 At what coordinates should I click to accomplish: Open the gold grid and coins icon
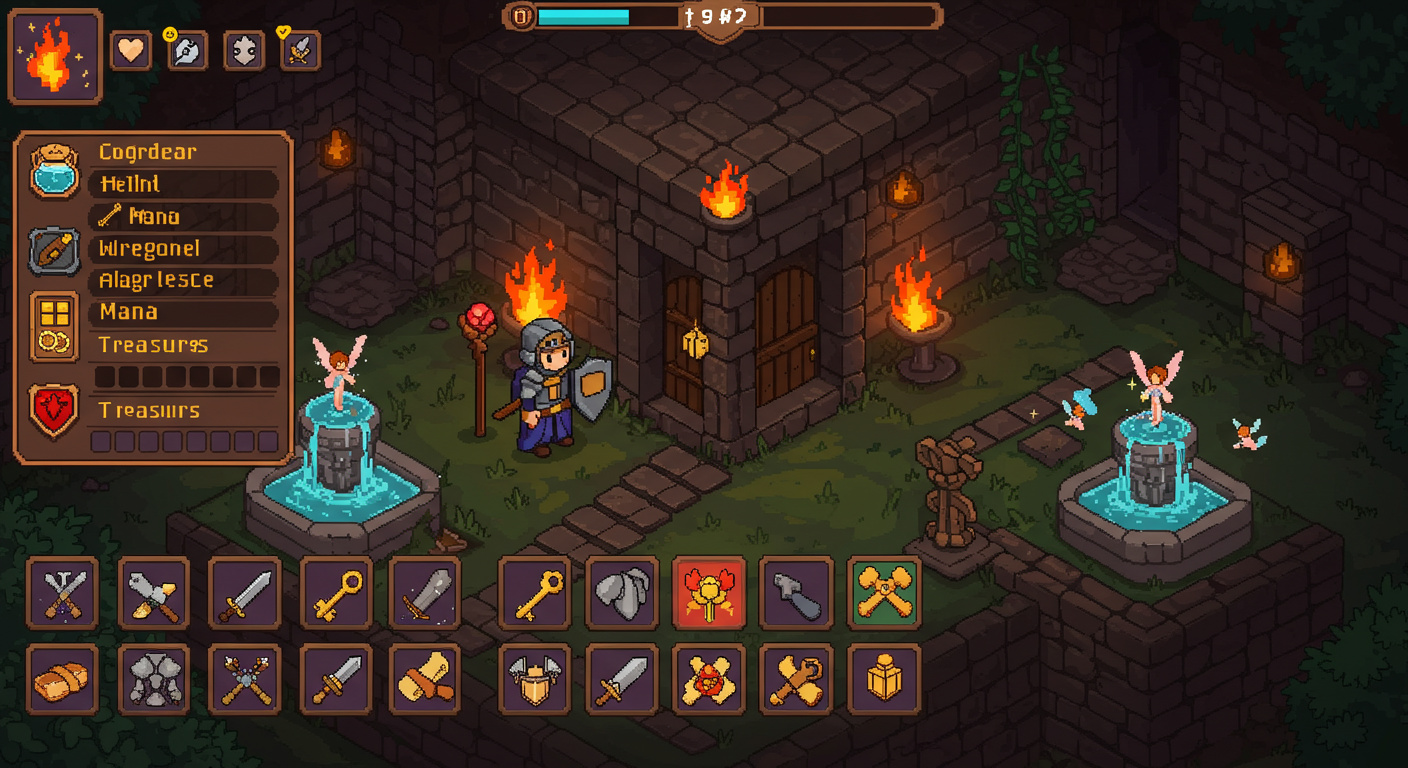point(54,326)
